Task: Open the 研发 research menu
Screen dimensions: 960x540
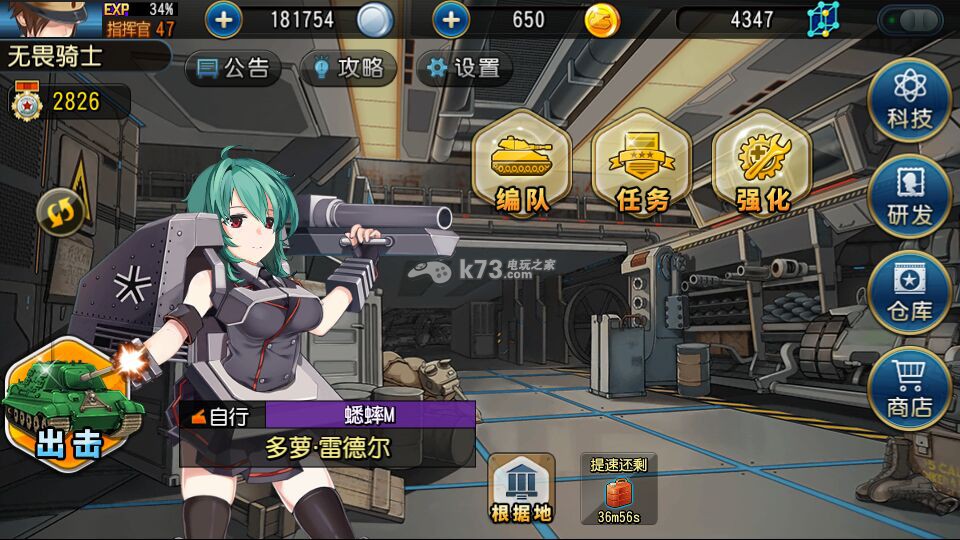Action: tap(909, 195)
